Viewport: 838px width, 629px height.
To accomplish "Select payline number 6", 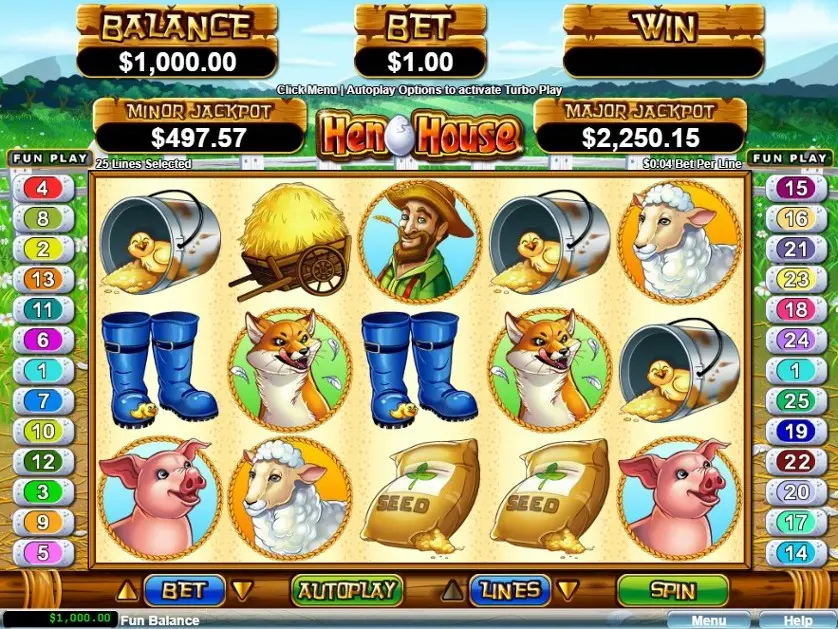I will click(42, 340).
